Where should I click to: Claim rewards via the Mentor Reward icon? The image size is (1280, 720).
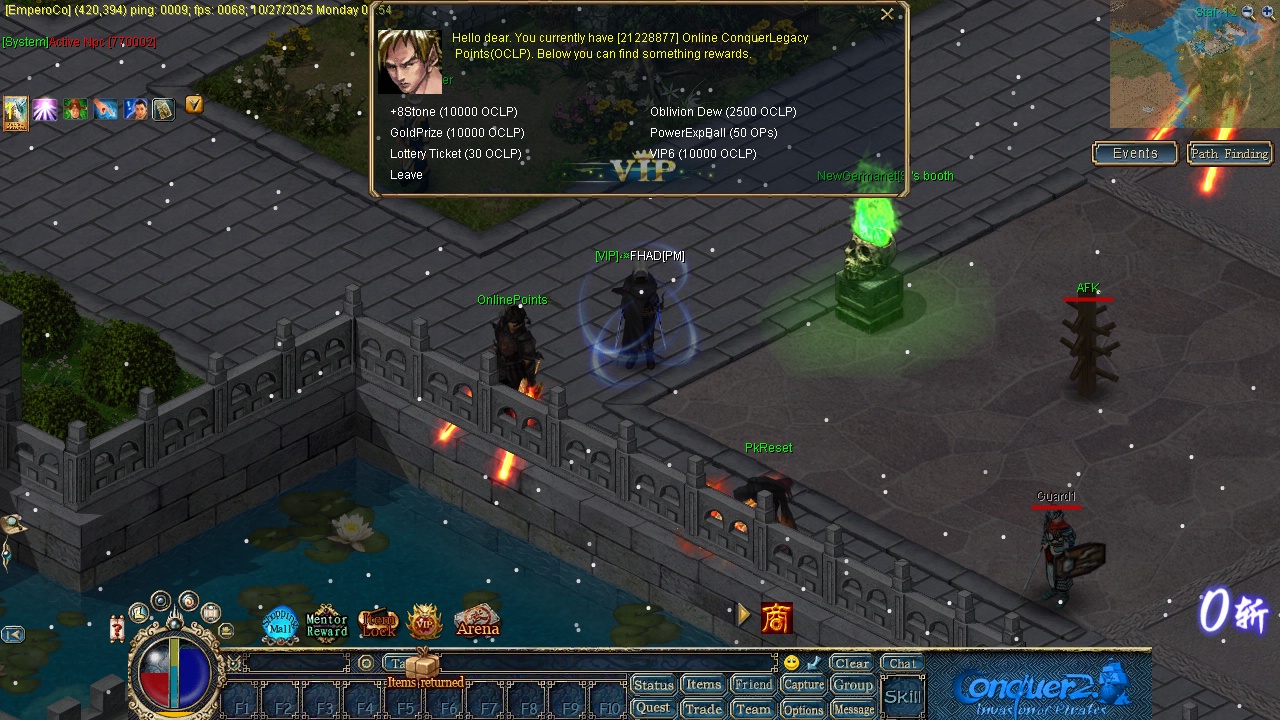pos(325,622)
